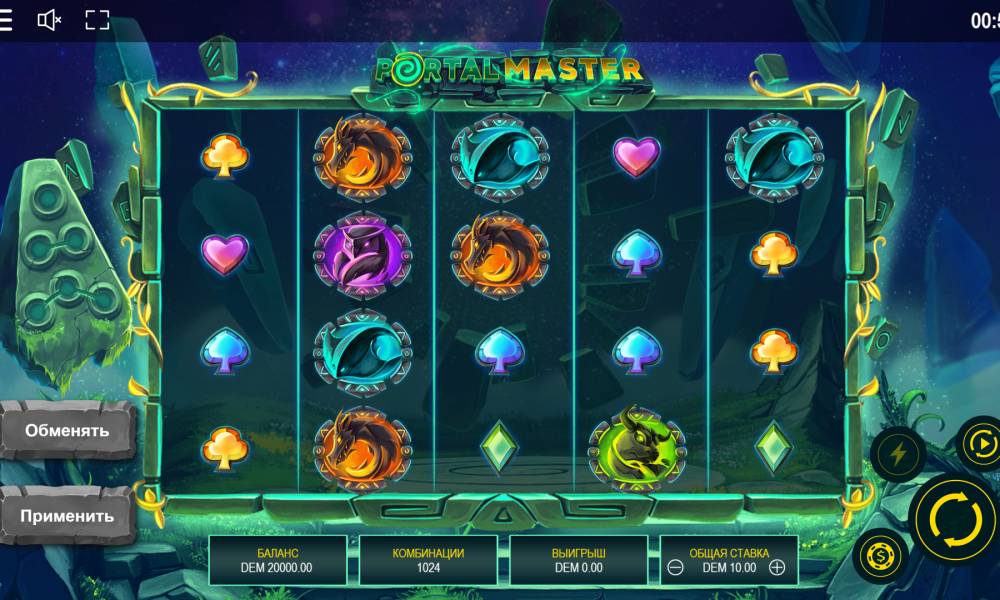
Task: Click the Обменять button
Action: coord(67,430)
